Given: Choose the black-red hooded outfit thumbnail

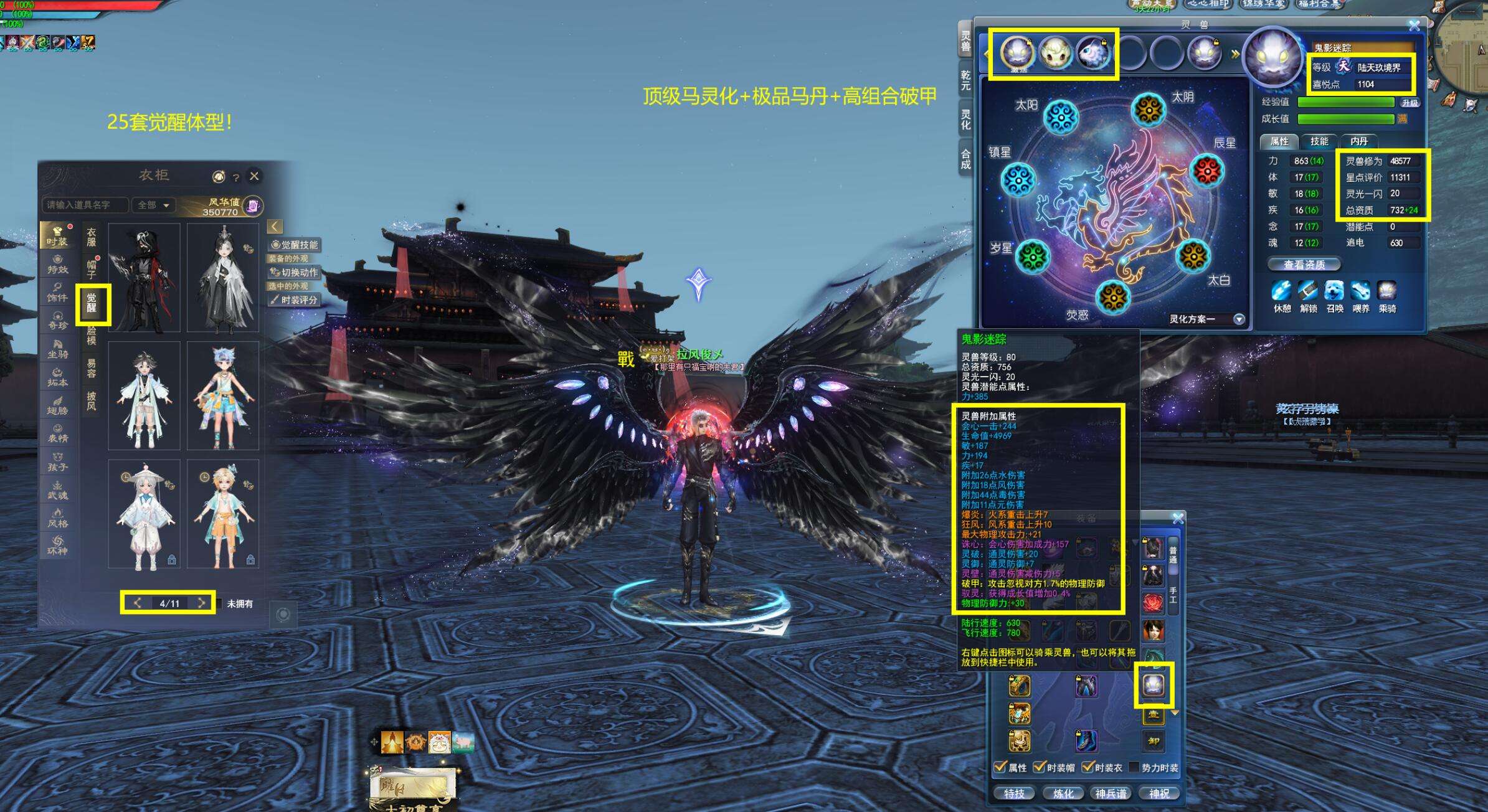Looking at the screenshot, I should (x=145, y=278).
